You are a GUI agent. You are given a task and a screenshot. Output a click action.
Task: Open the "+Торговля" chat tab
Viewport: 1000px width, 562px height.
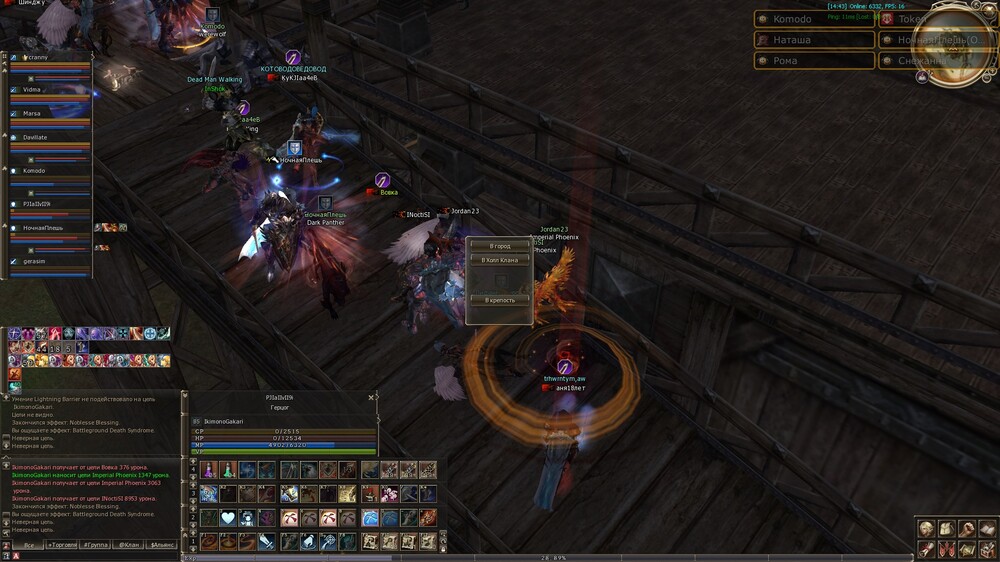pyautogui.click(x=62, y=545)
